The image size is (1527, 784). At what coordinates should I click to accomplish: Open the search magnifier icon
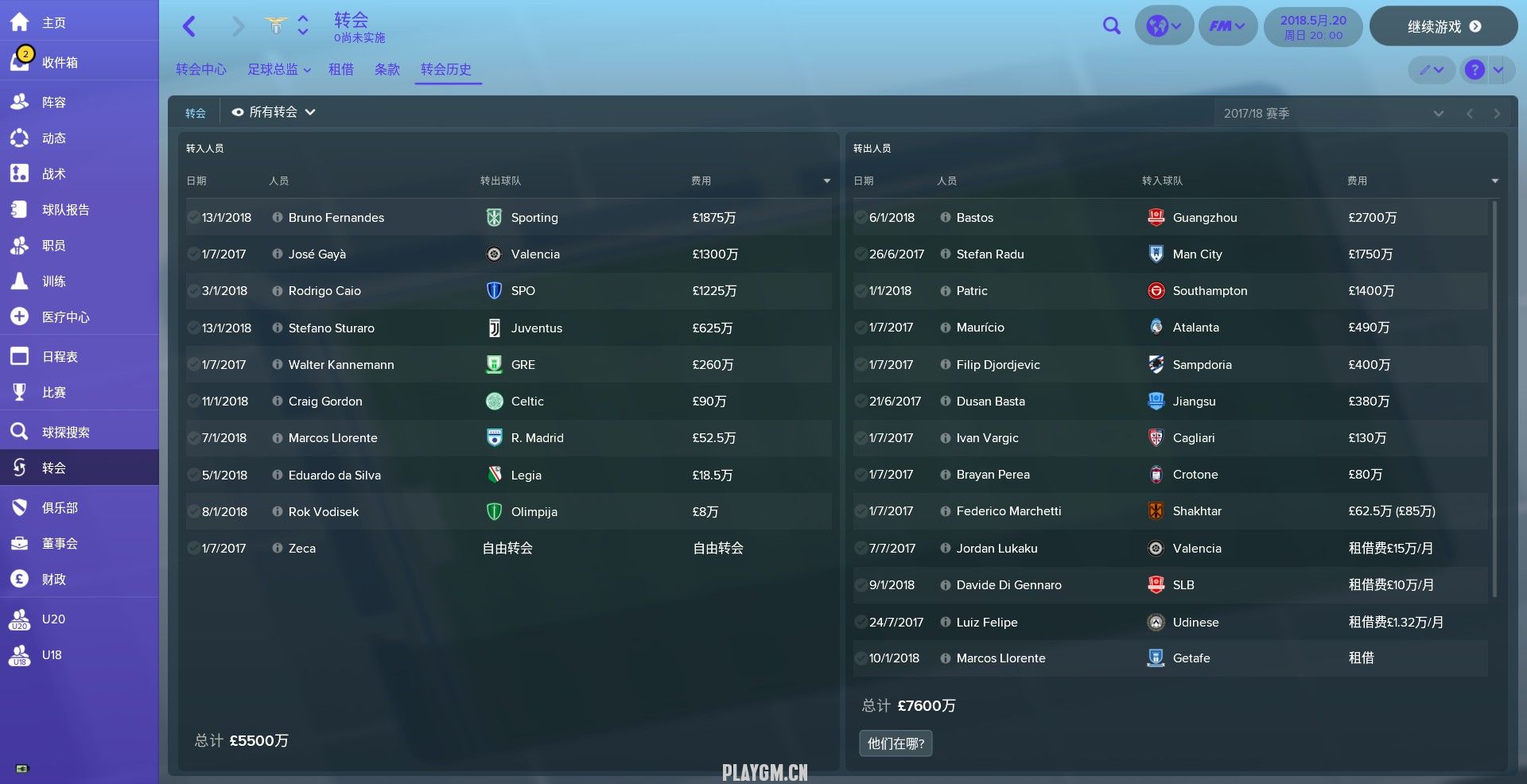[1112, 26]
